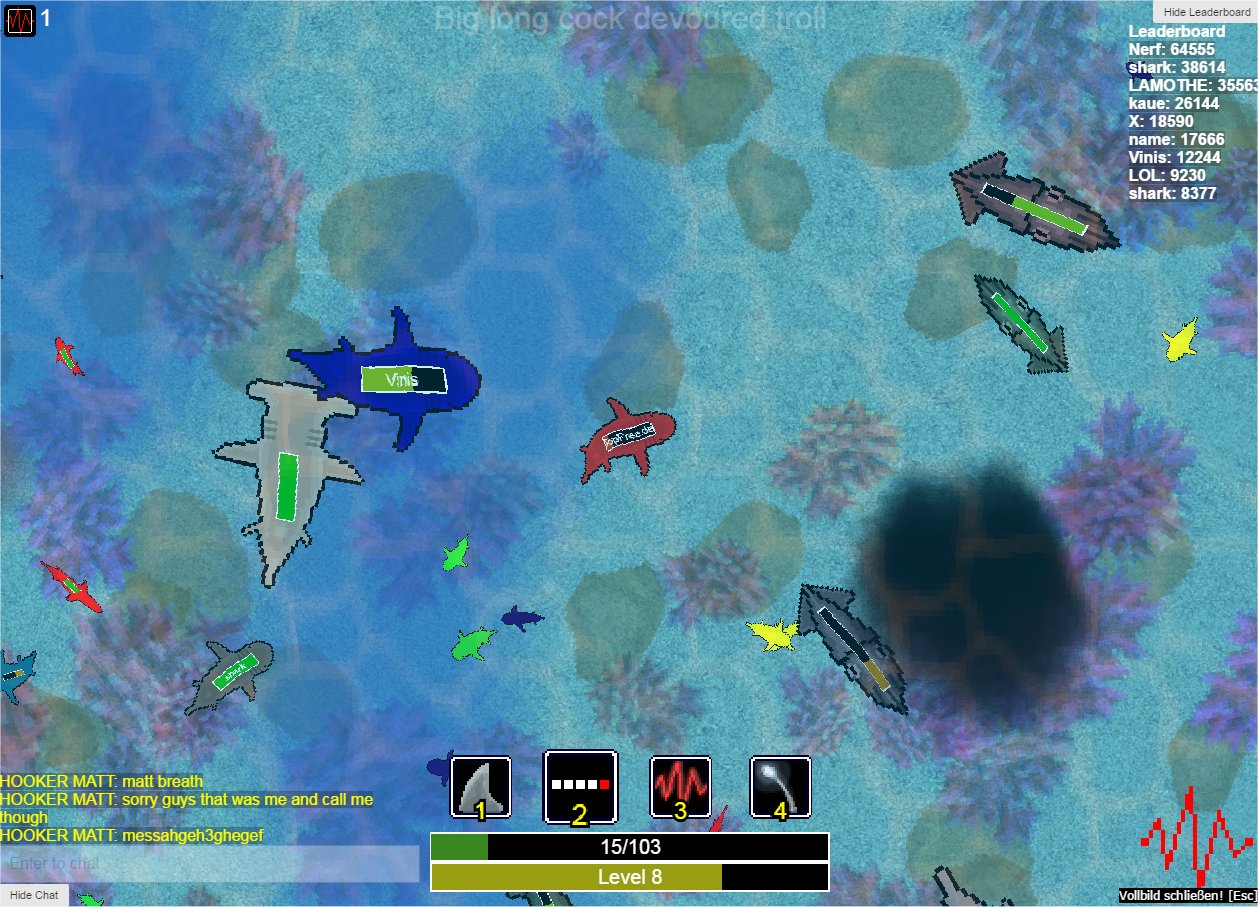This screenshot has height=907, width=1258.
Task: Click the red pulse icon beside counter 1
Action: [20, 19]
